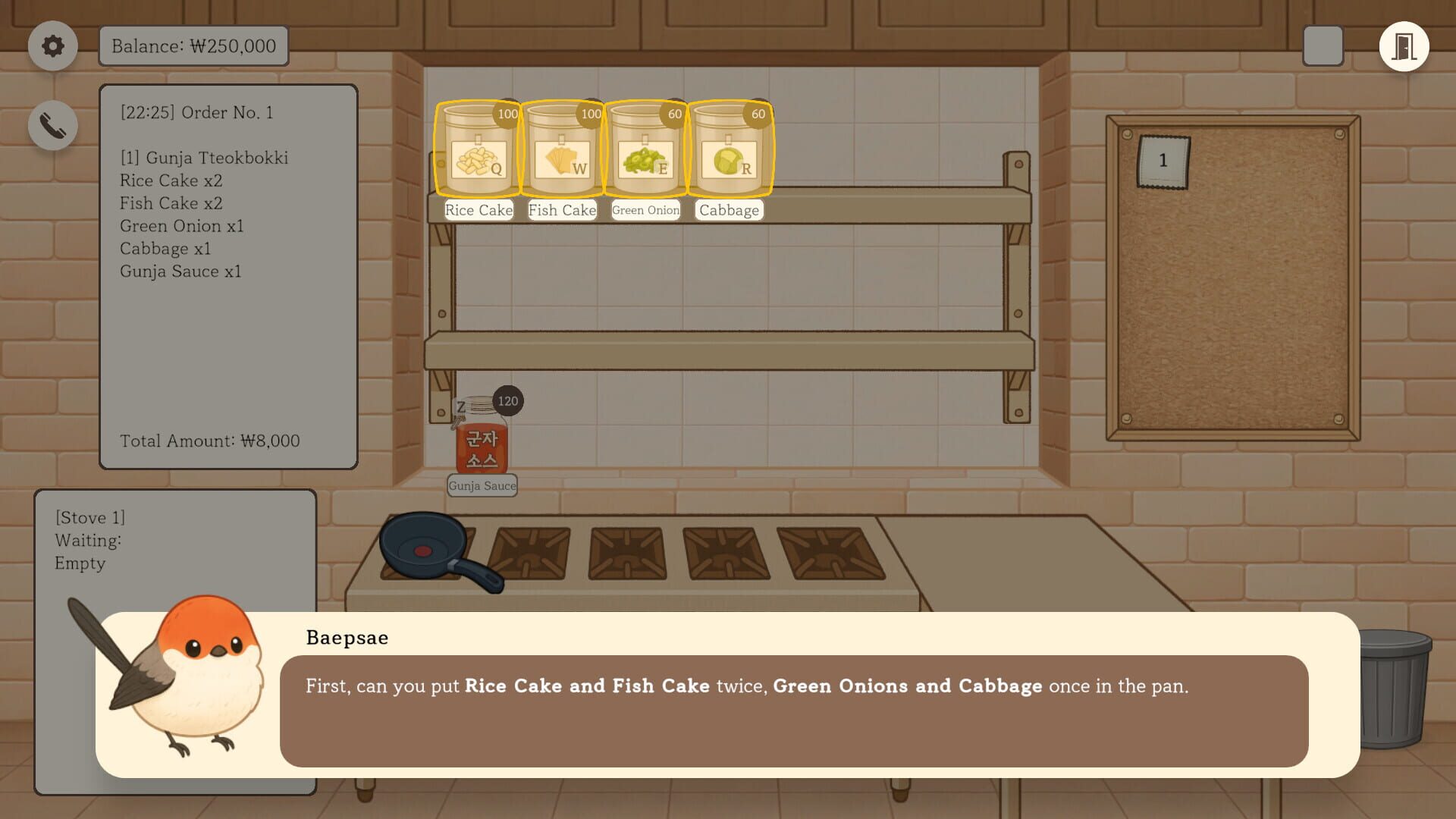The height and width of the screenshot is (819, 1456).
Task: Open the telephone for incoming orders
Action: coord(52,124)
